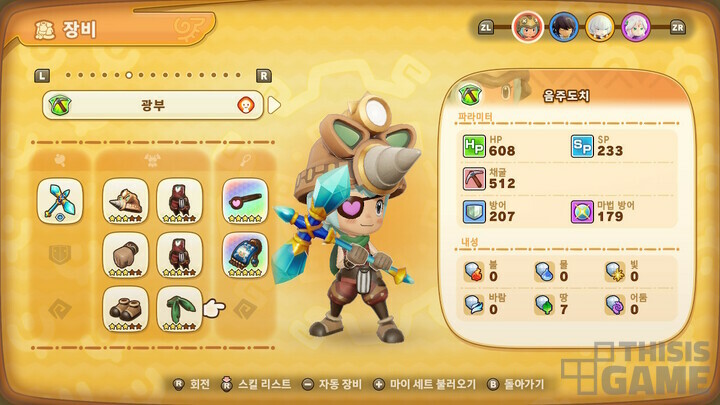Switch to the dark-haired character portrait
Image resolution: width=720 pixels, height=405 pixels.
564,27
